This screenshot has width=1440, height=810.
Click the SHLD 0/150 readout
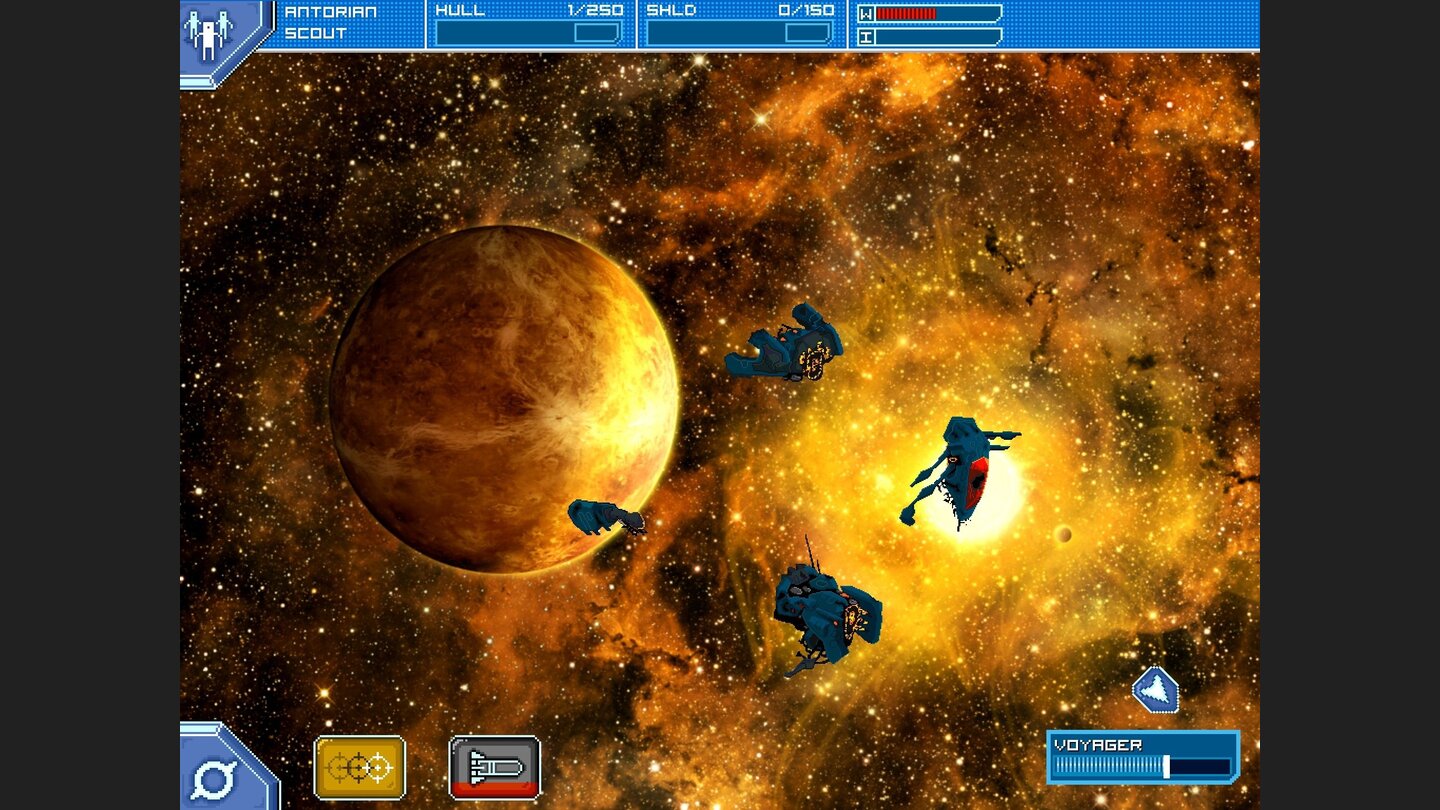pos(737,12)
